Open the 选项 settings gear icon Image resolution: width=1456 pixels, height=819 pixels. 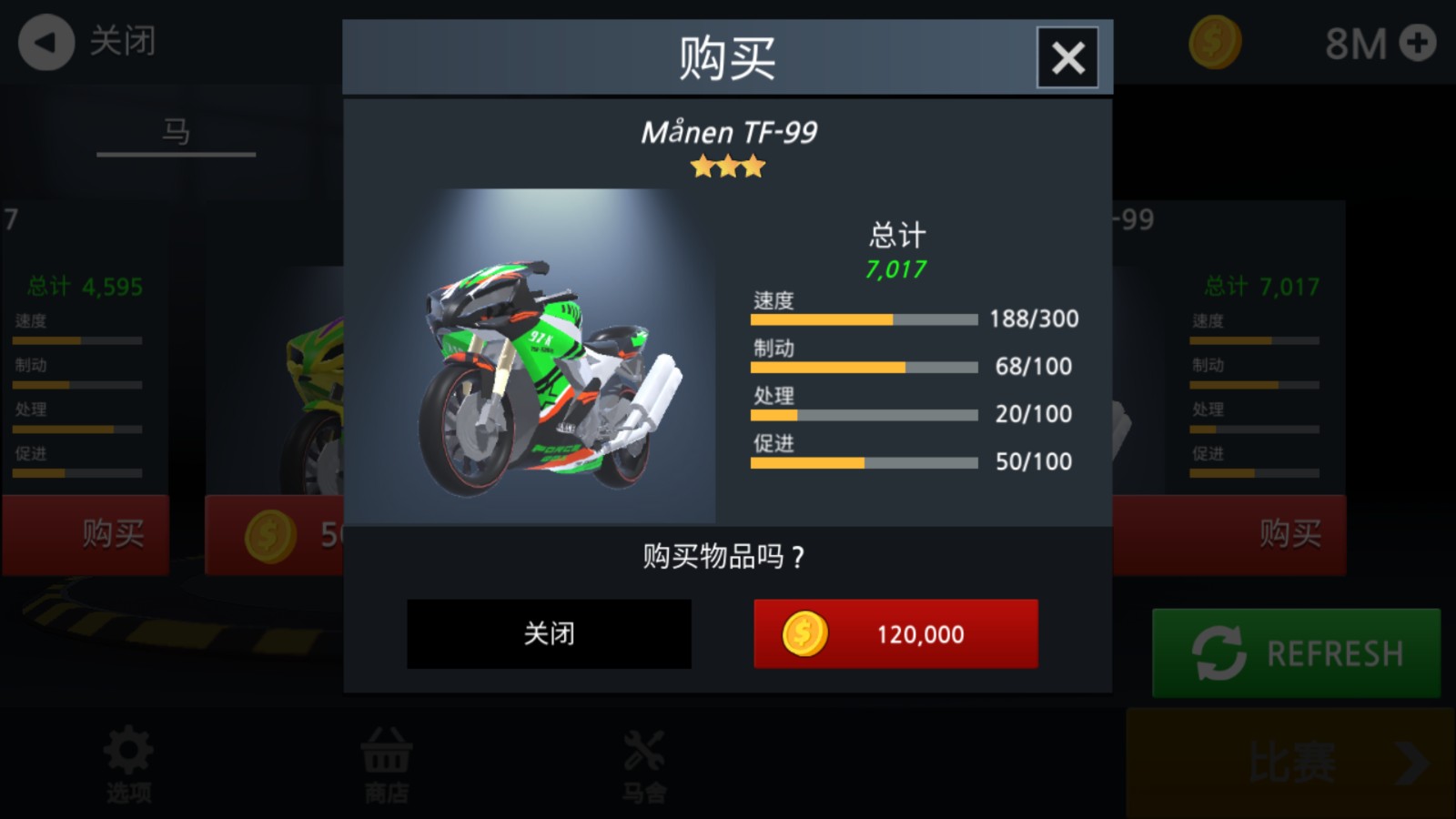[127, 752]
